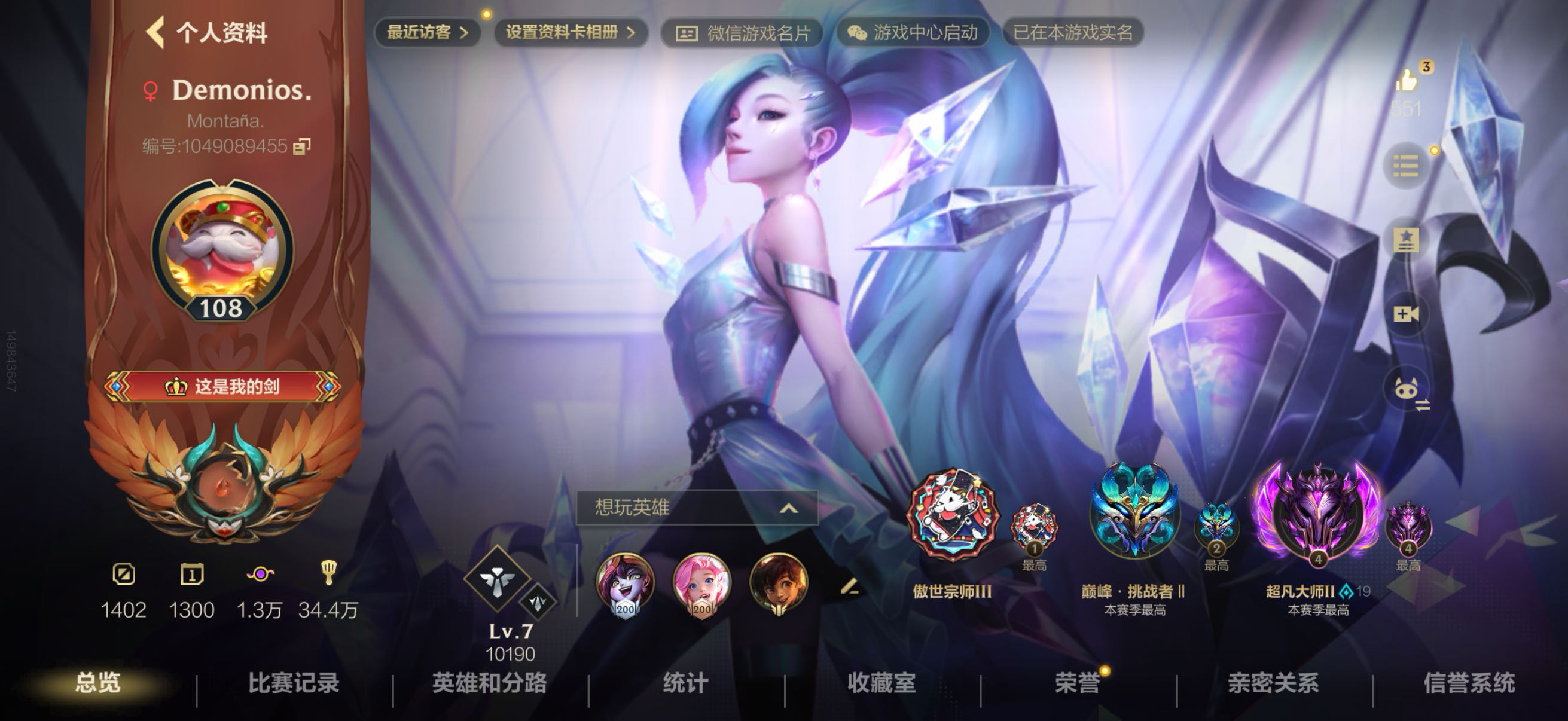The height and width of the screenshot is (721, 1568).
Task: Switch to the 英雄和分路 tab
Action: pos(489,683)
